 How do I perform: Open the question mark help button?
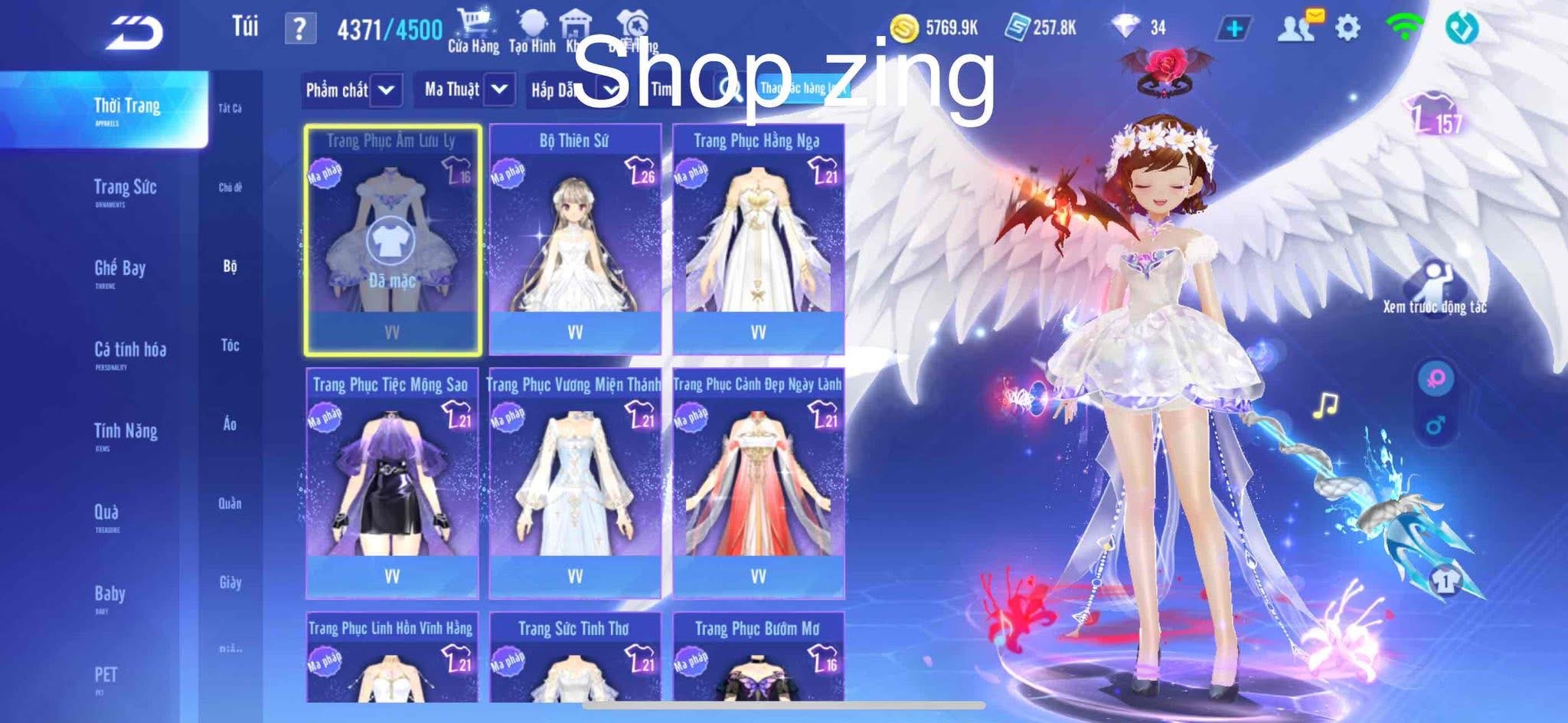pos(299,29)
